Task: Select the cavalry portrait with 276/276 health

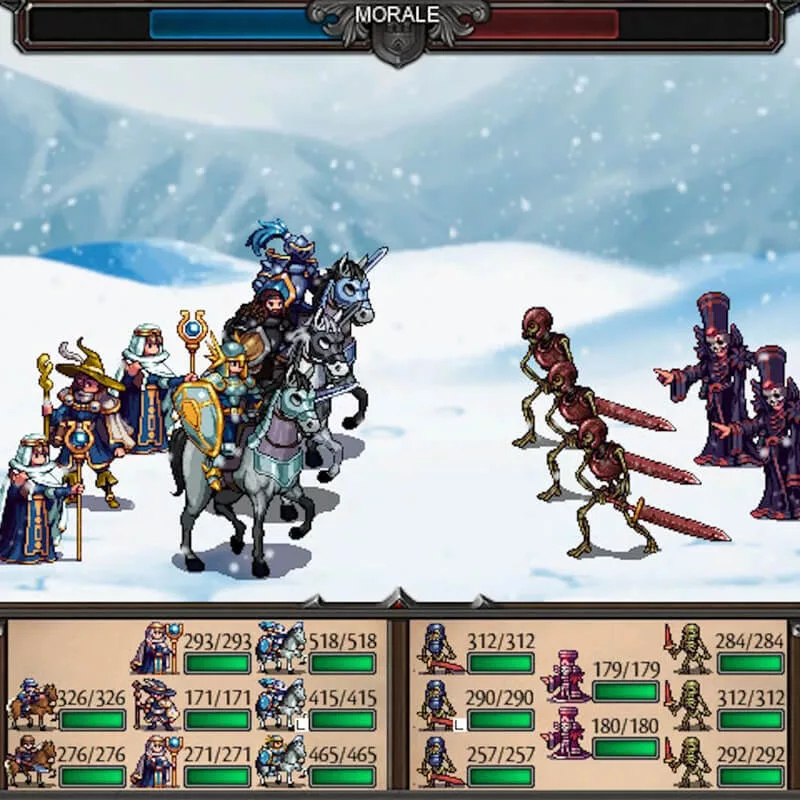Action: click(33, 760)
